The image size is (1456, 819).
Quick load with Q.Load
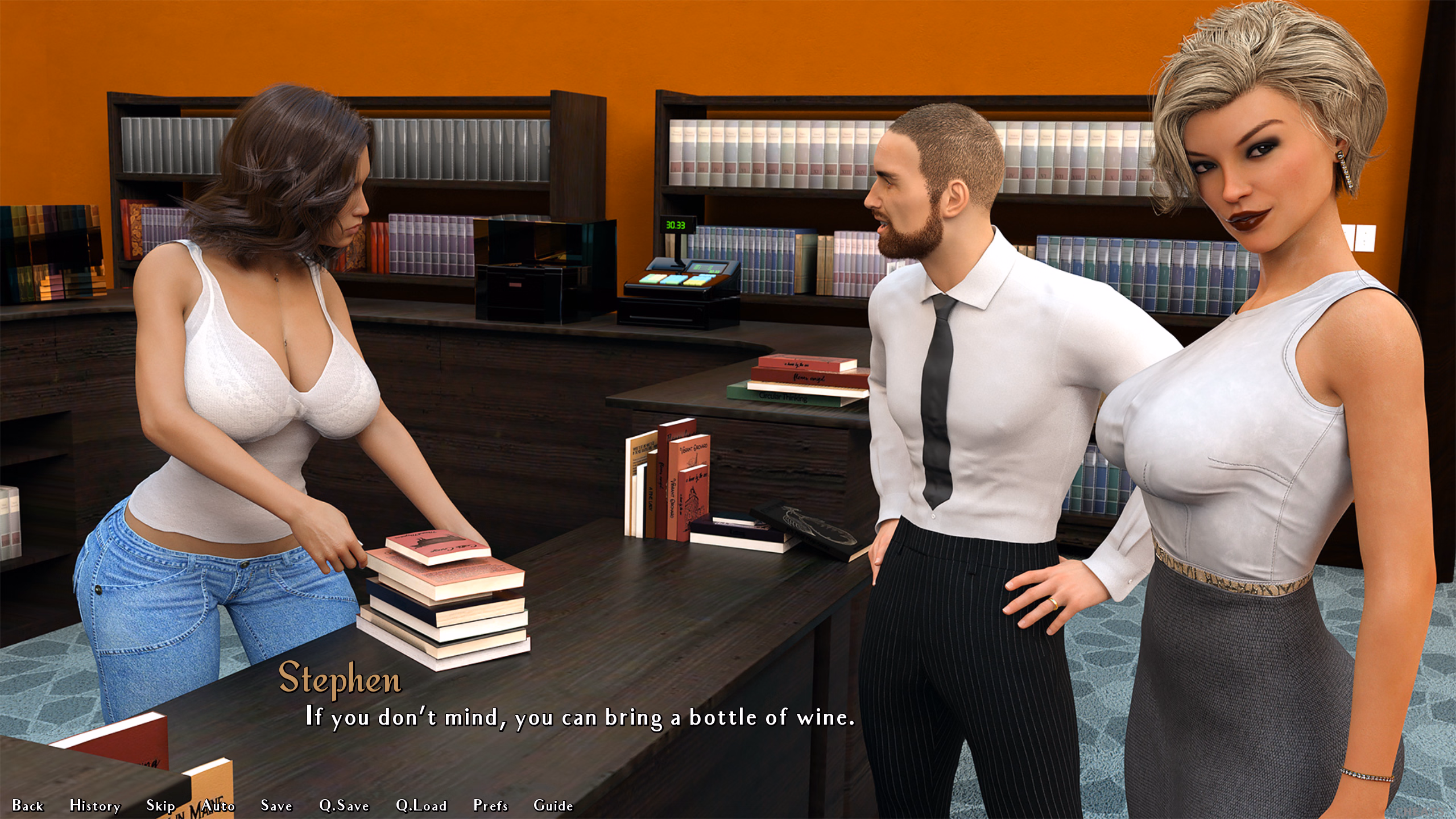point(421,805)
